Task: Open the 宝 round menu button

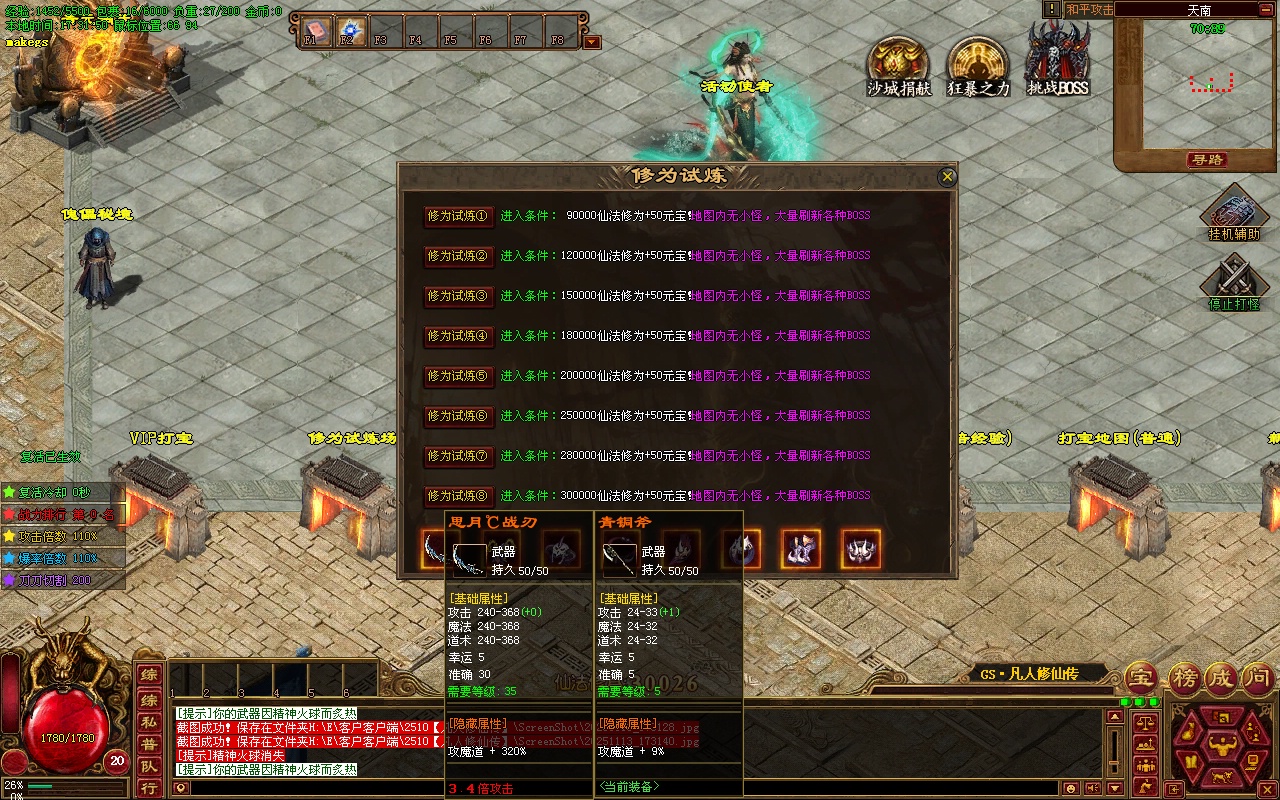Action: pos(1141,677)
